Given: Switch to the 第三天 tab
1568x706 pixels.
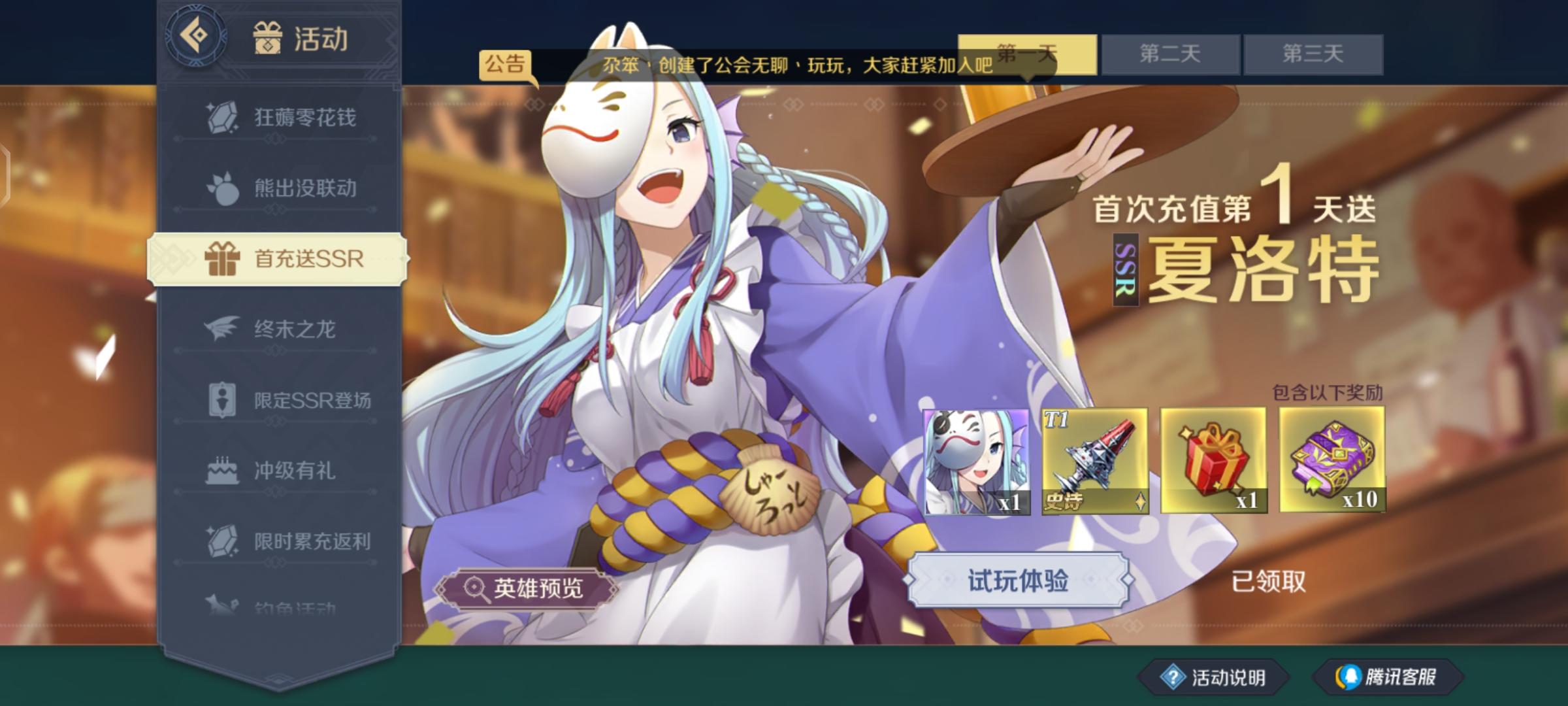Looking at the screenshot, I should coord(1313,54).
